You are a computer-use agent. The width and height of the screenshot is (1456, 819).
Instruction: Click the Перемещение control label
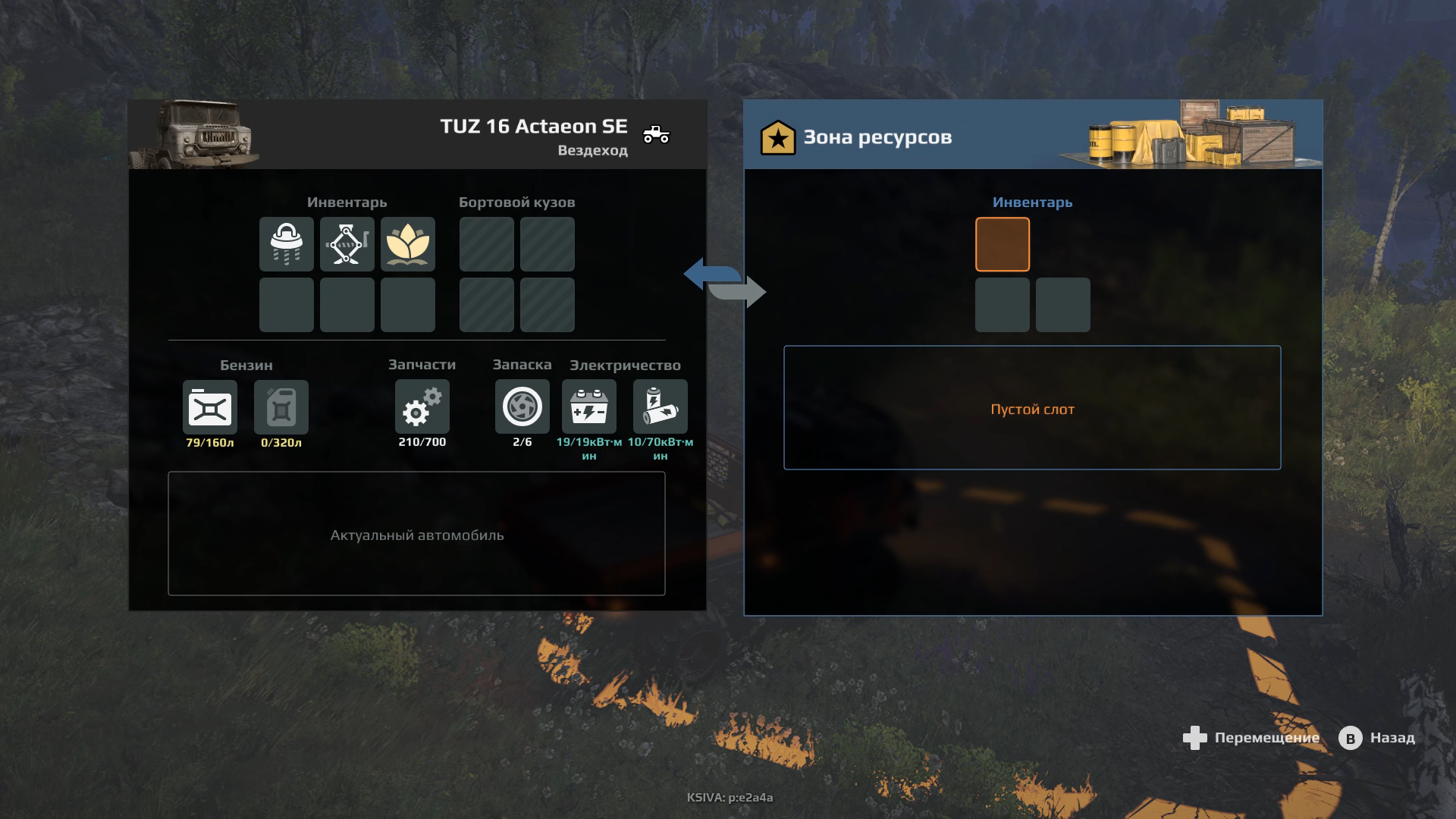[x=1266, y=737]
